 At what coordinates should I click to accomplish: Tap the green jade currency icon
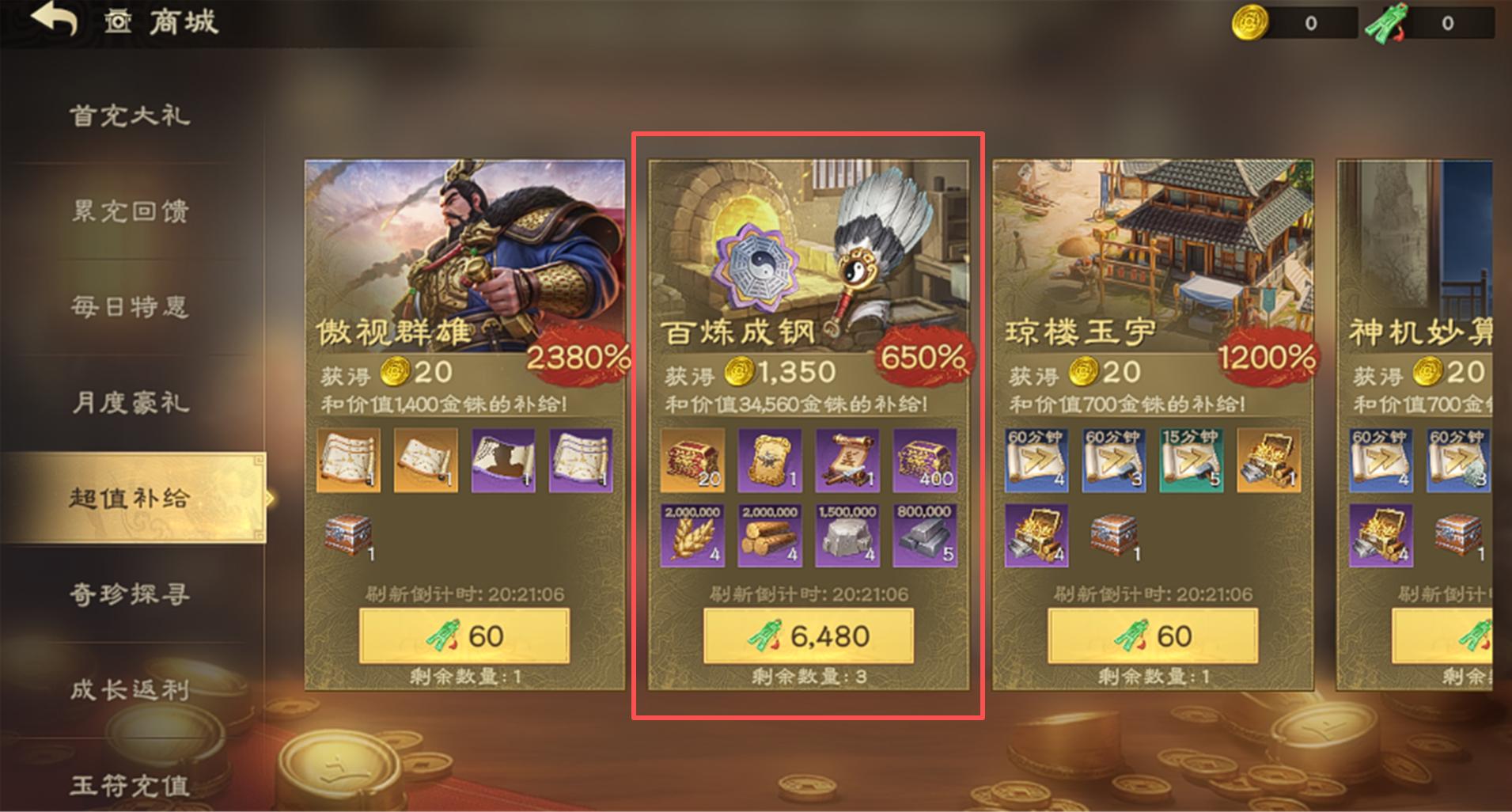(x=1385, y=23)
